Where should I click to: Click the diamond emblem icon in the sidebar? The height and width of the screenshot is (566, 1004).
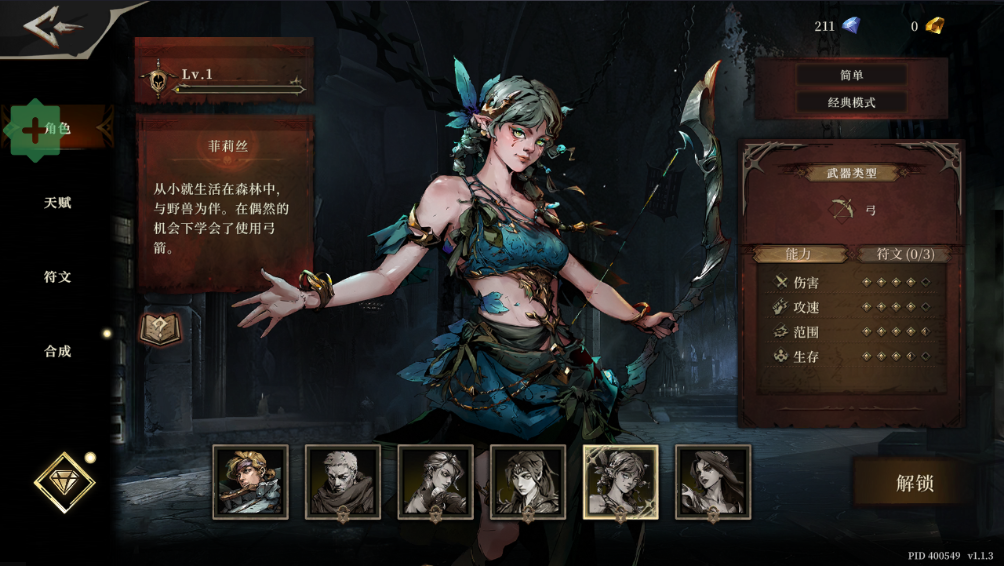tap(64, 483)
